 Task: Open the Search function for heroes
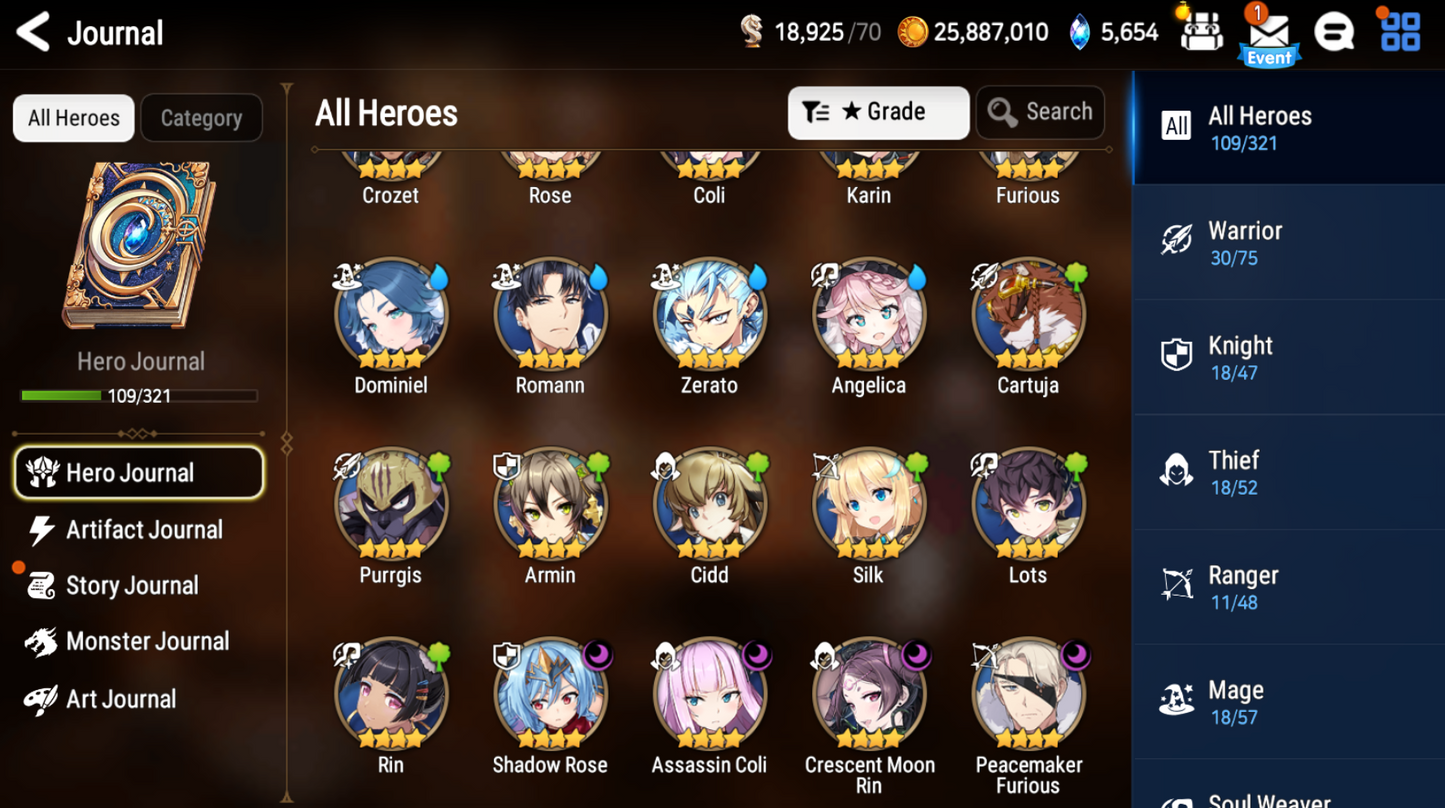tap(1040, 112)
